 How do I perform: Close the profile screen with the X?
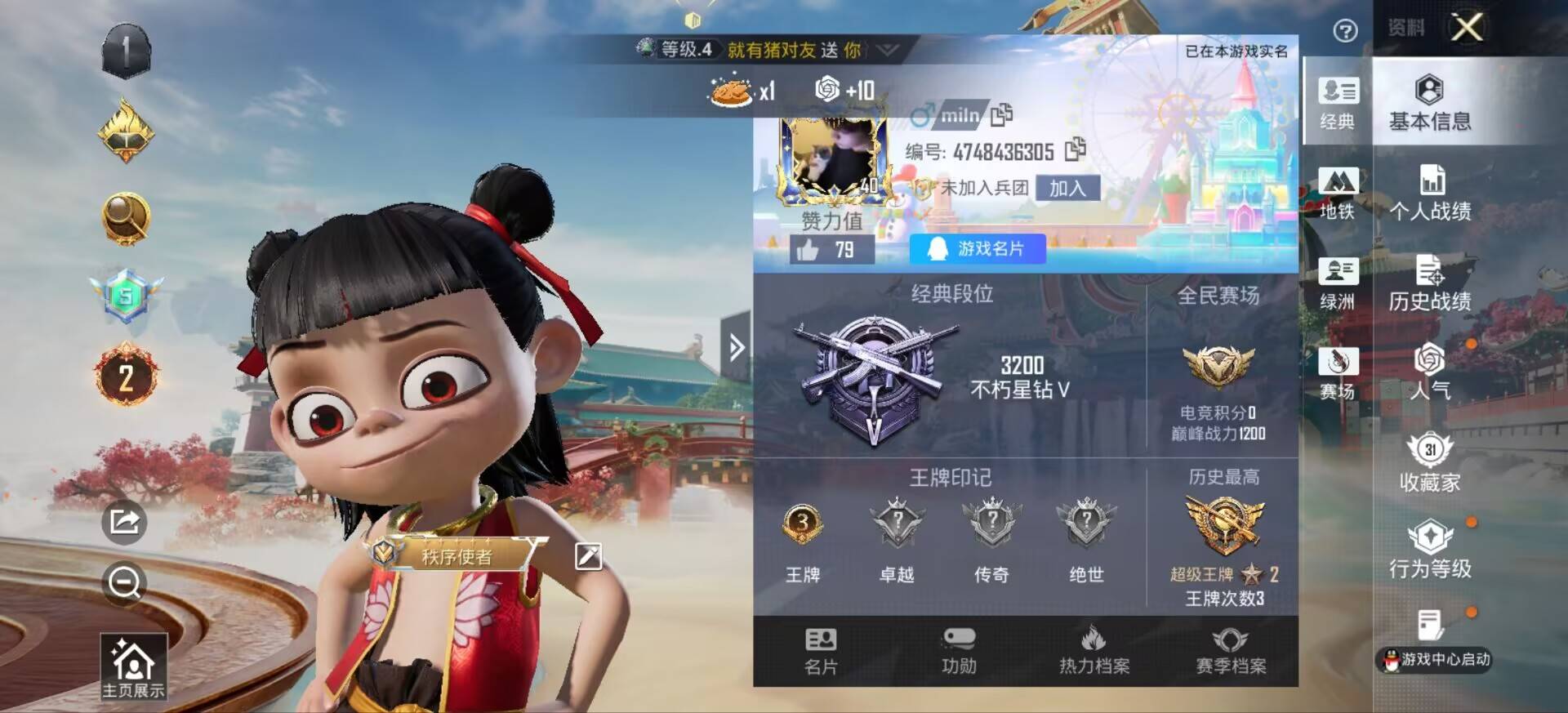point(1467,28)
